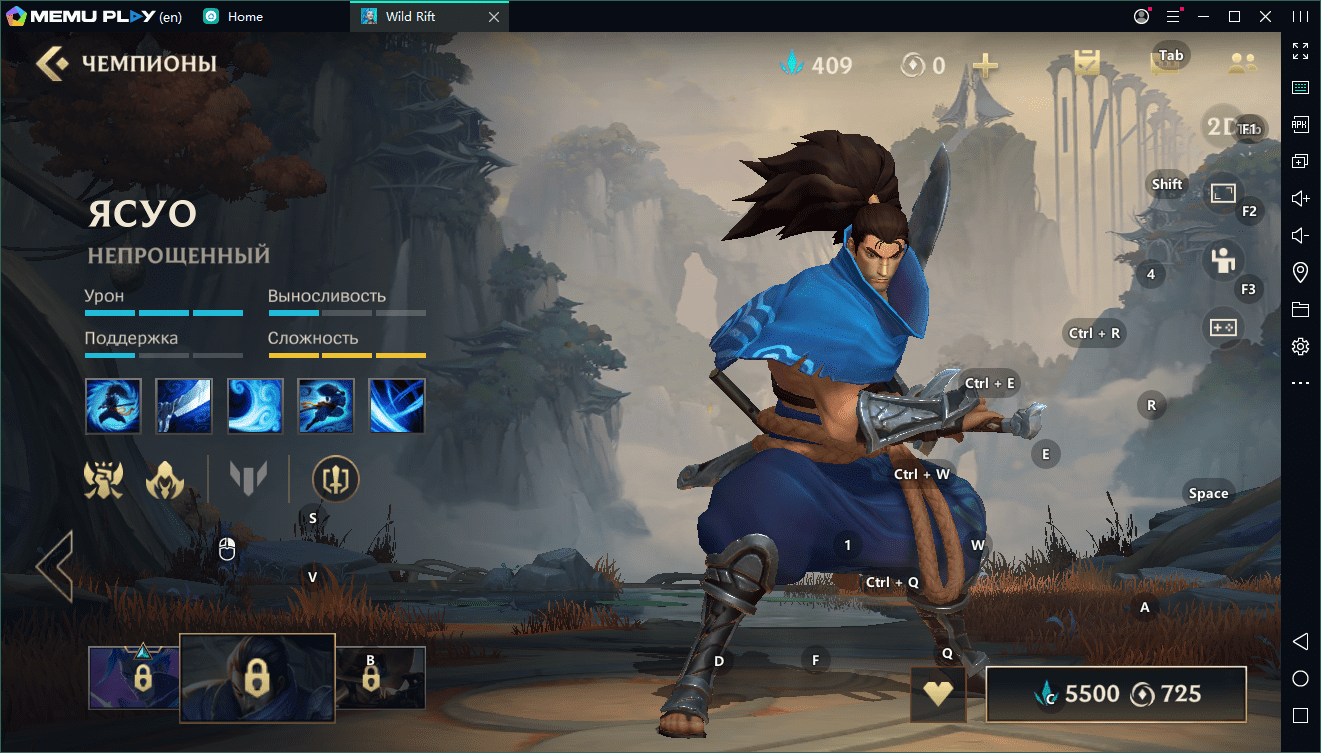The height and width of the screenshot is (753, 1321).
Task: Open the missions checklist icon
Action: pos(1087,64)
